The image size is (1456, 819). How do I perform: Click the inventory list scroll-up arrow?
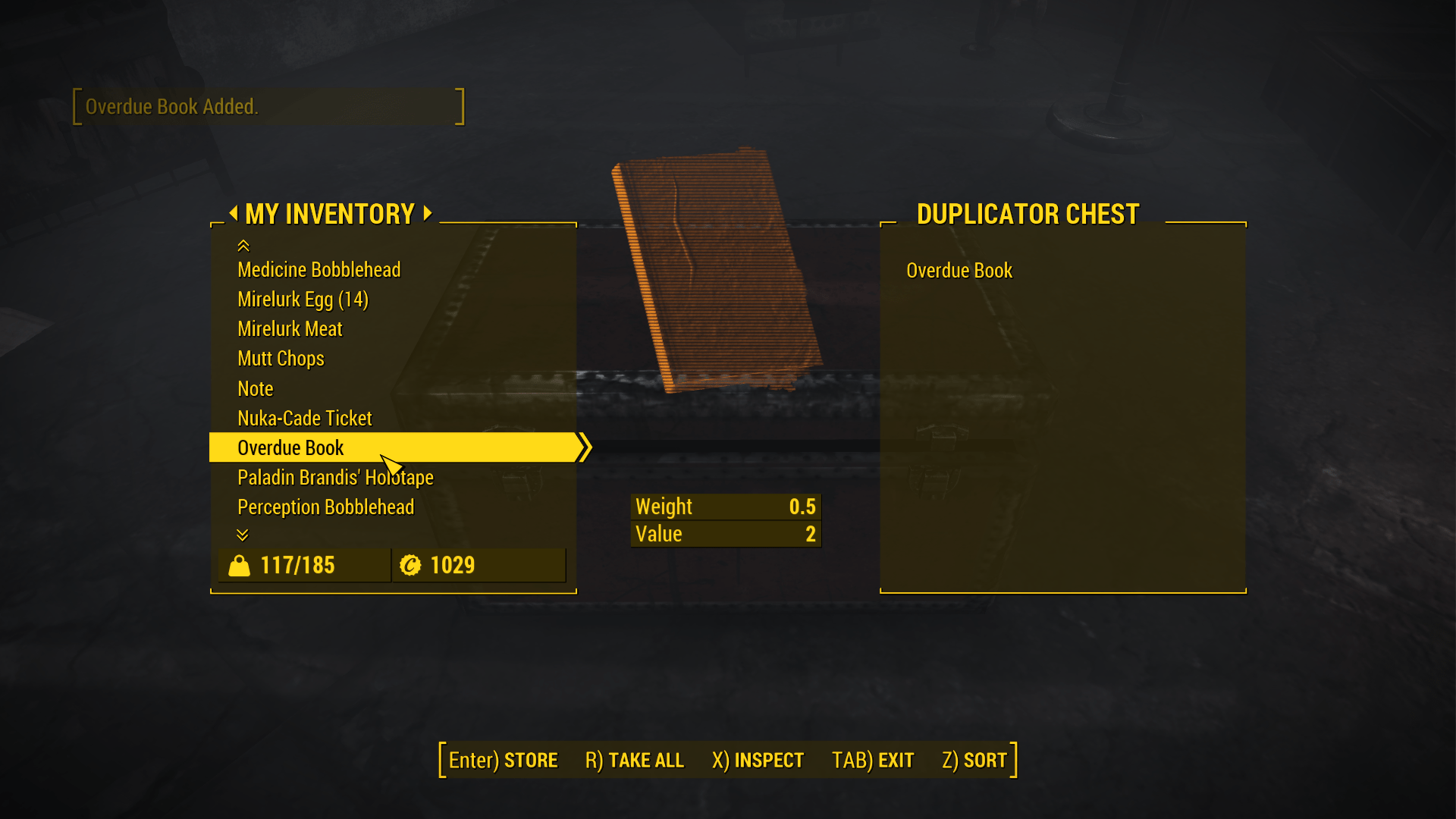(243, 246)
